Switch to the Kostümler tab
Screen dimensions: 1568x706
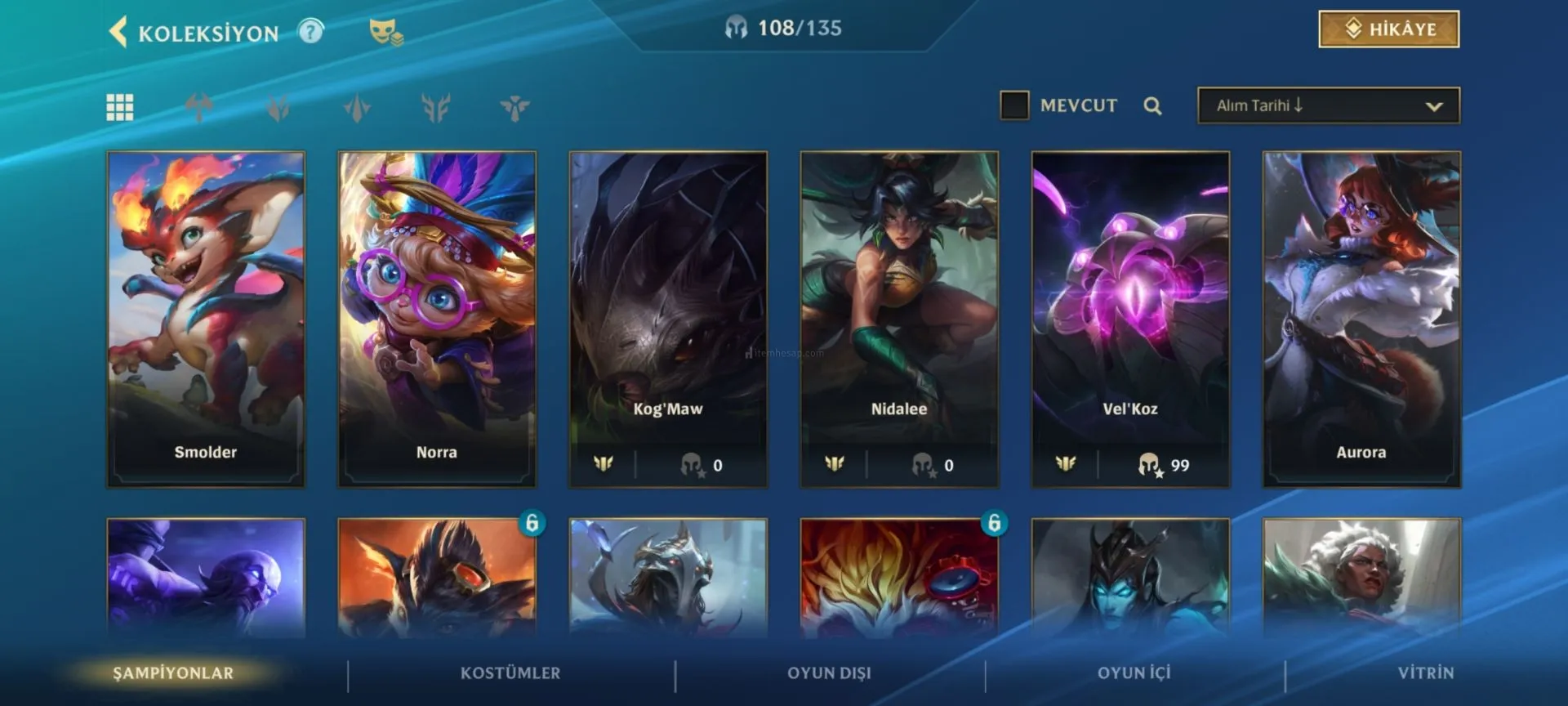tap(510, 673)
